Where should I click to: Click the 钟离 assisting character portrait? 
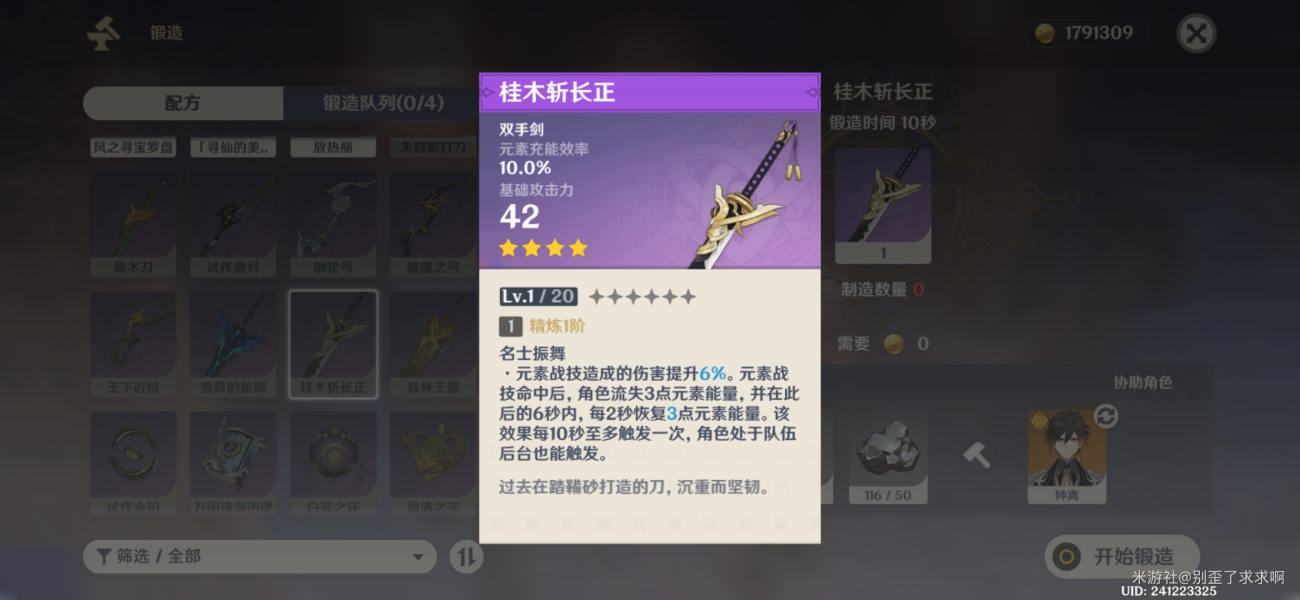coord(1066,455)
